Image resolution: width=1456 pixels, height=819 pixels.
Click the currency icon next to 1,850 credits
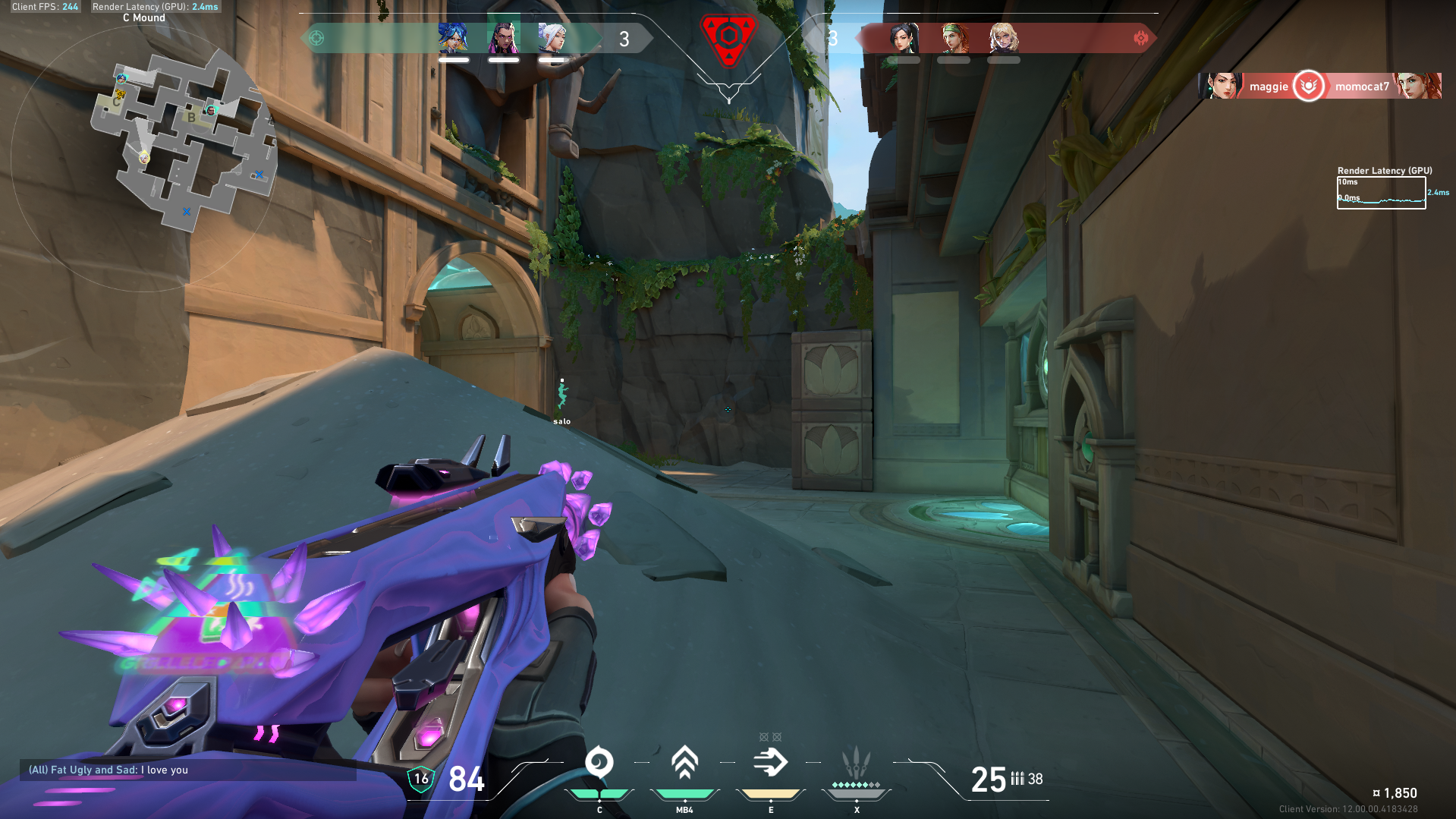[1376, 792]
